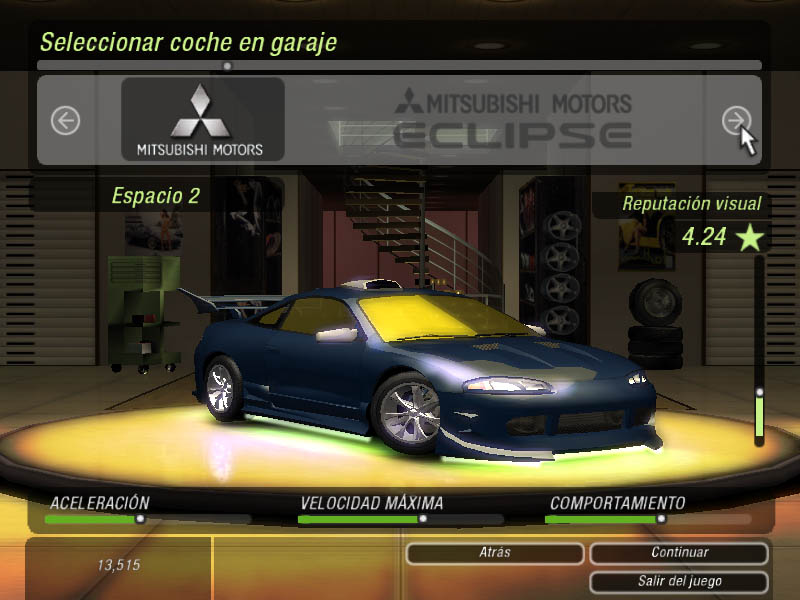Show the next car with right arrow
The height and width of the screenshot is (600, 800).
point(736,121)
